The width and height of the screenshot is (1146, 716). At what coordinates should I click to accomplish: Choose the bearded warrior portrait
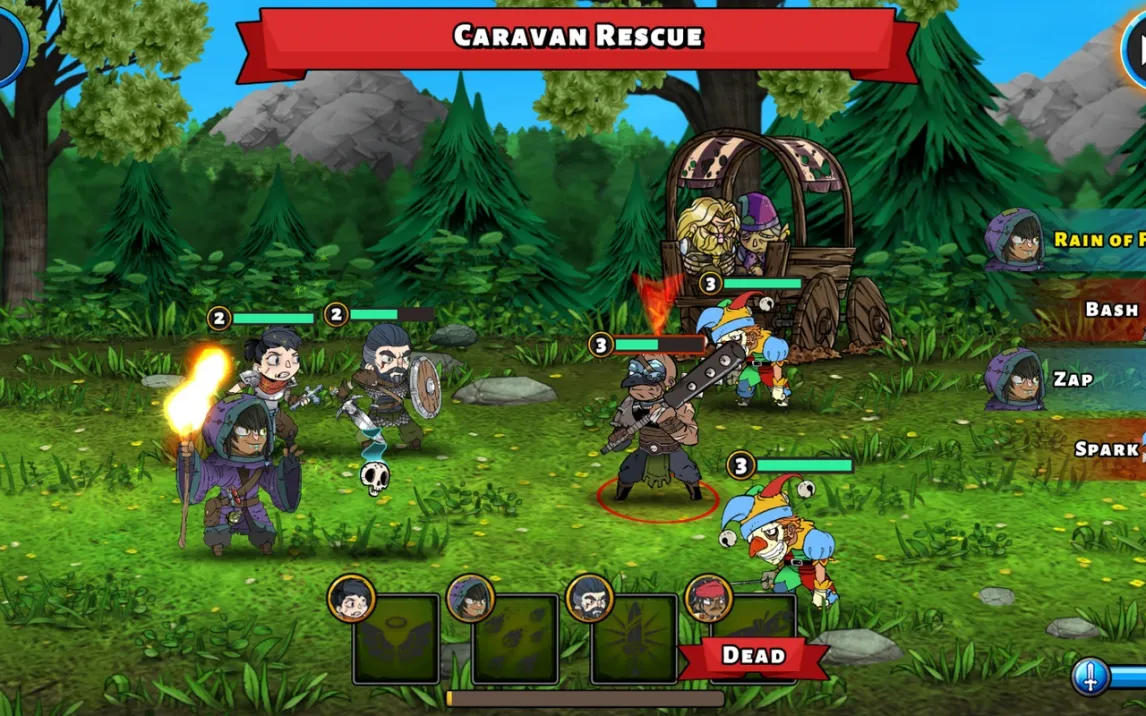click(590, 598)
